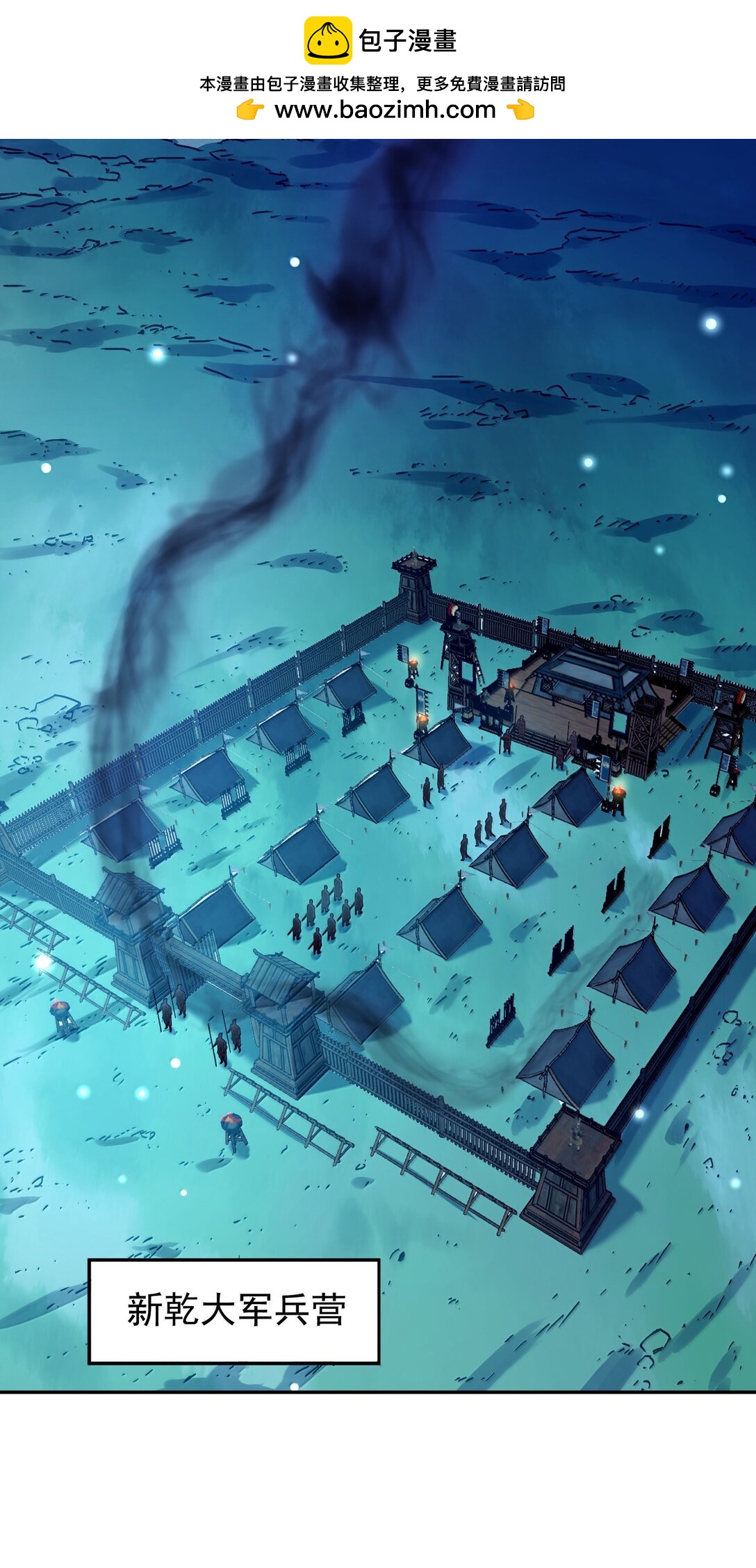Open the www.baozimh.com website link

384,110
